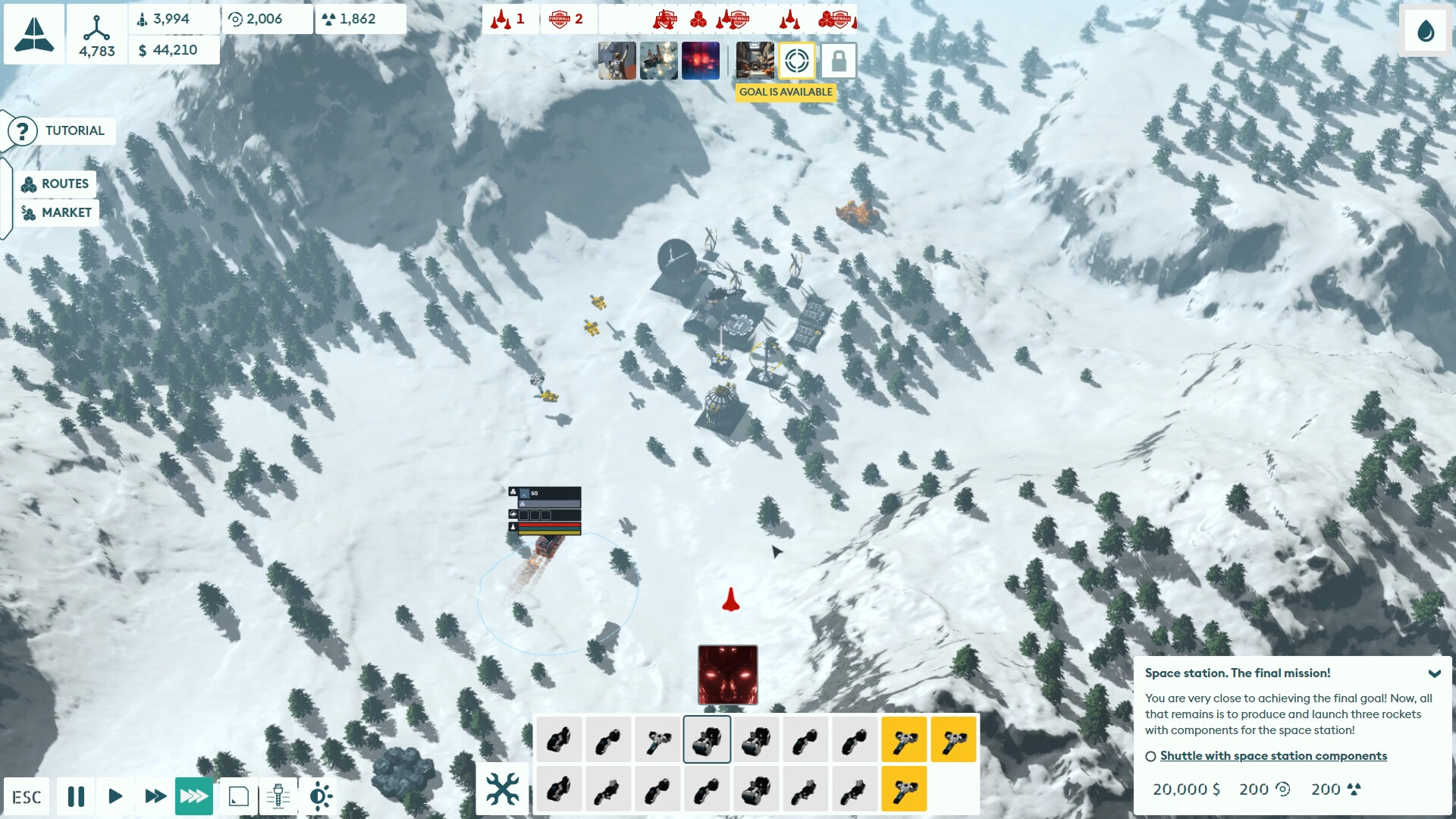Click the game logo in top-left corner

coord(33,33)
